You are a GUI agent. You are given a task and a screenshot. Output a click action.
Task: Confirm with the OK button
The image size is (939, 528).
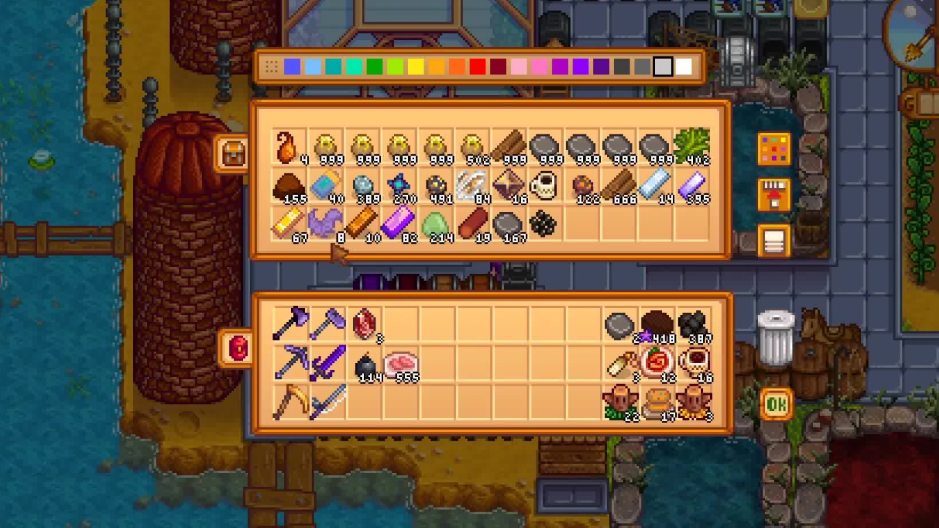(x=776, y=404)
